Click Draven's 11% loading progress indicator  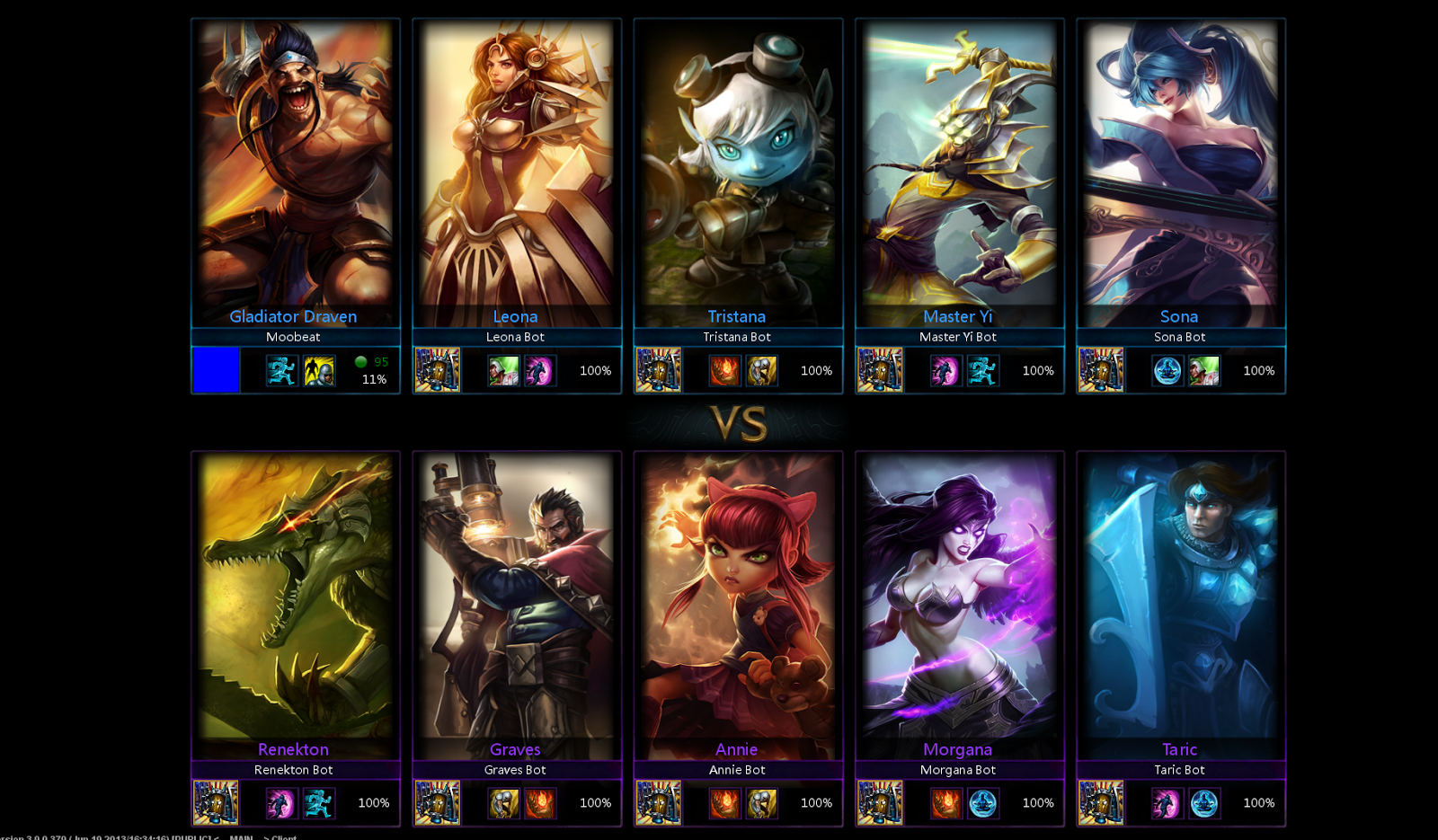[373, 379]
